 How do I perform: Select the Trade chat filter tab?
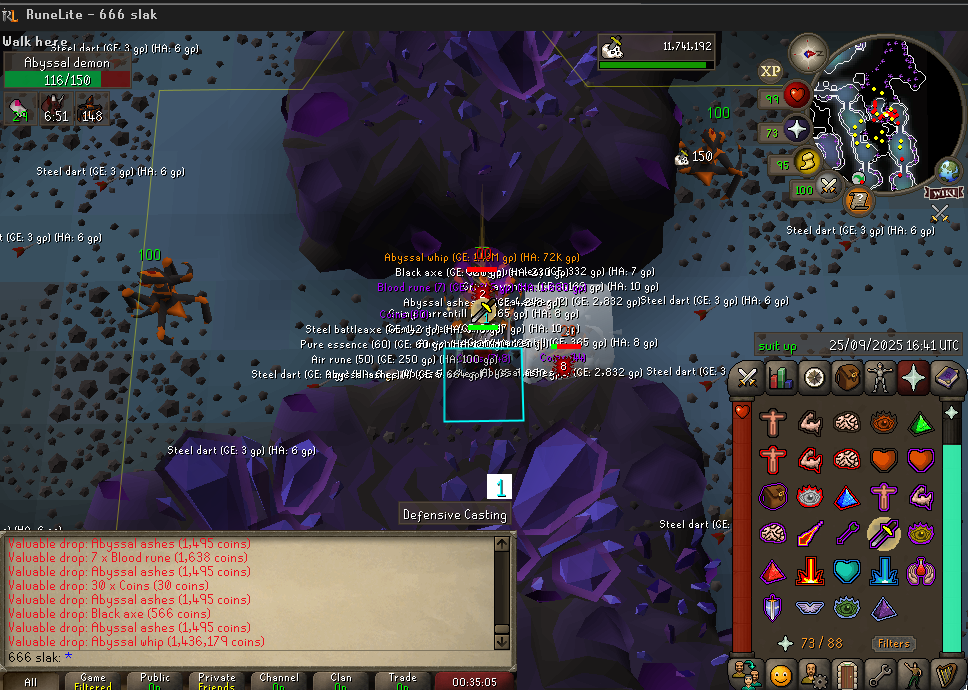click(403, 681)
